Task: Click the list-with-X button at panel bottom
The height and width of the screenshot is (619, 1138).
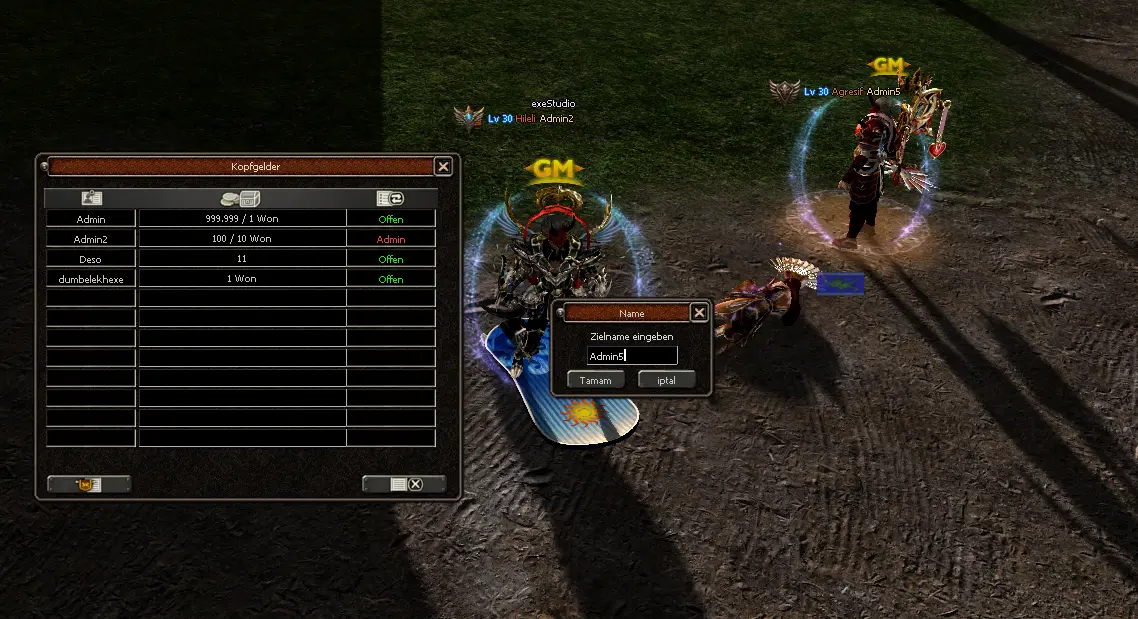Action: tap(404, 484)
